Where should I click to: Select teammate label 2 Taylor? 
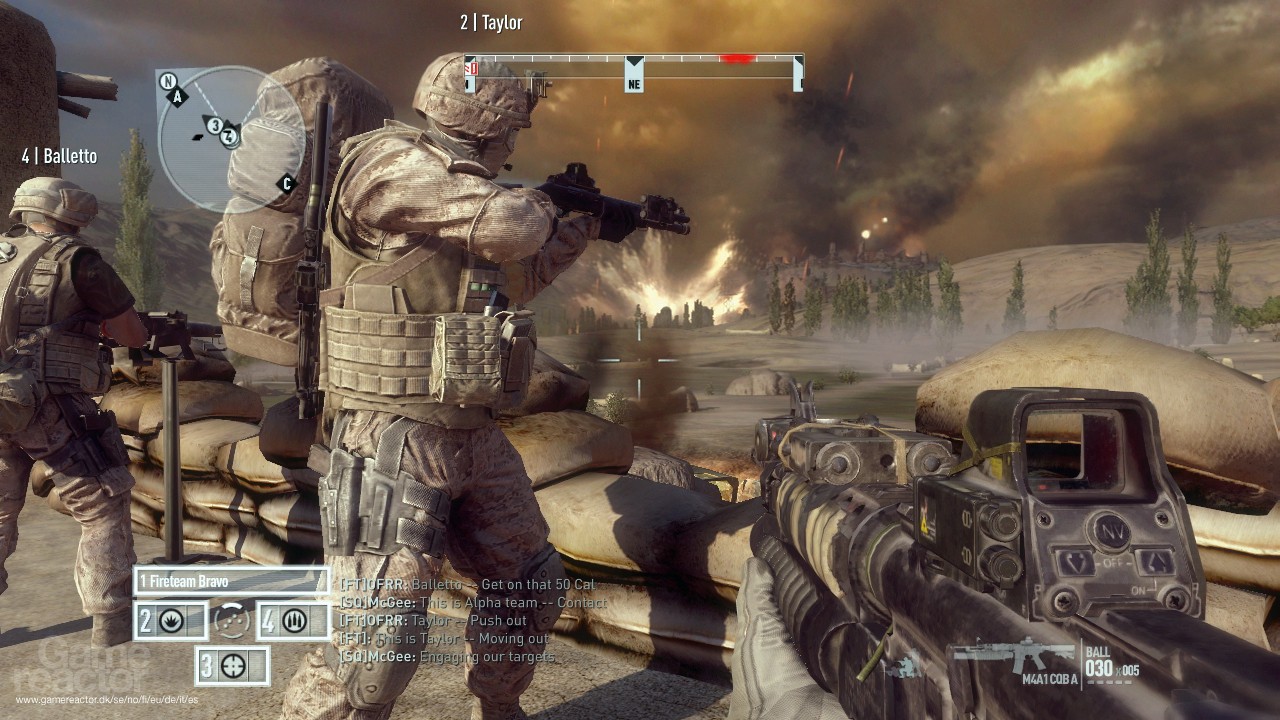click(x=491, y=22)
